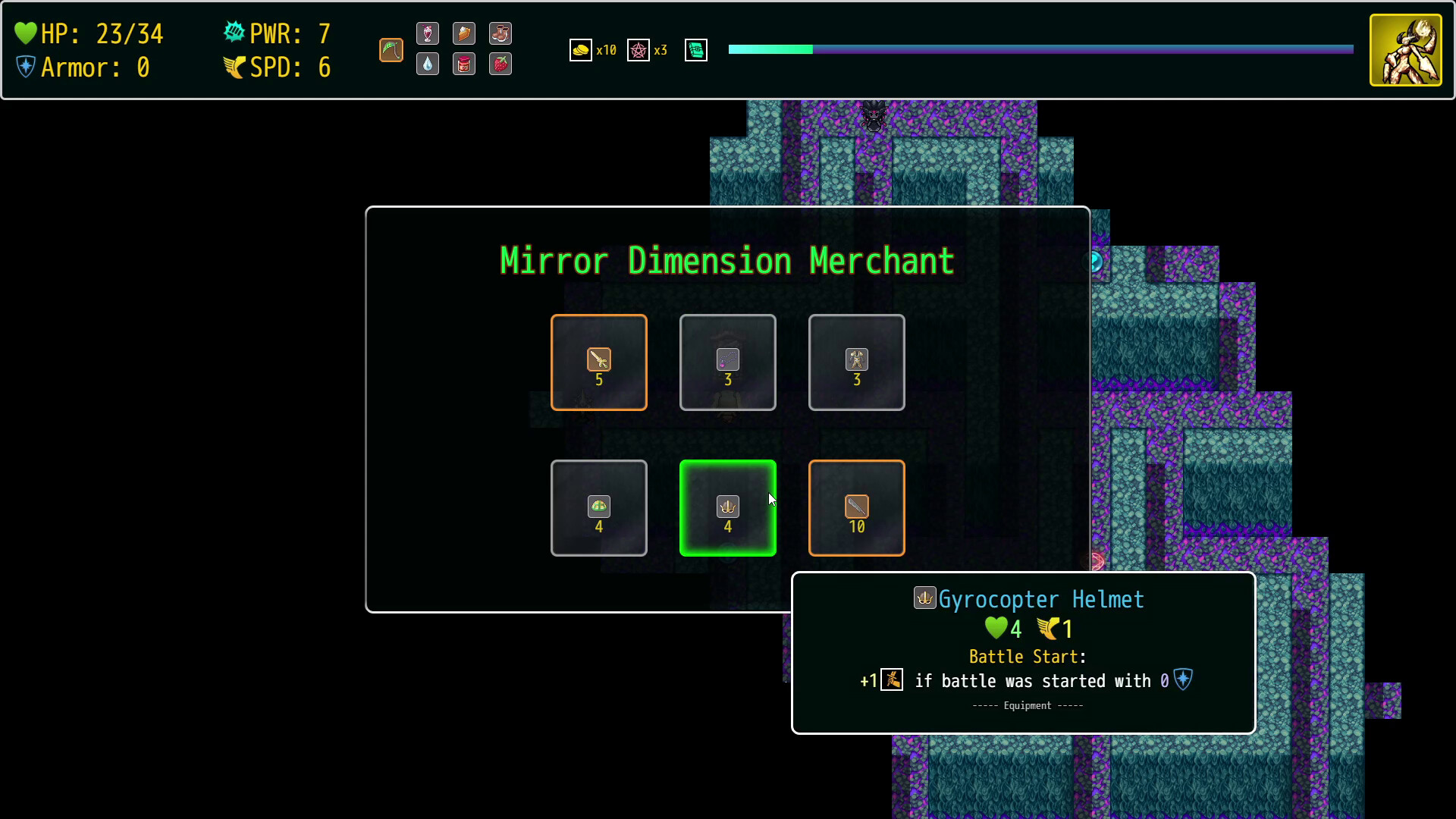Inspect the equipped leaf scythe weapon
The image size is (1456, 819).
(391, 50)
